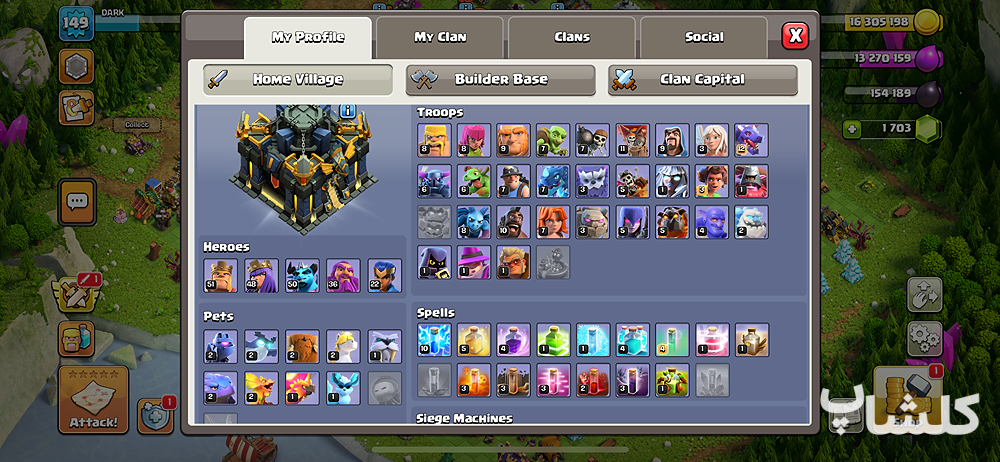
Task: Open the game settings gears
Action: tap(925, 339)
